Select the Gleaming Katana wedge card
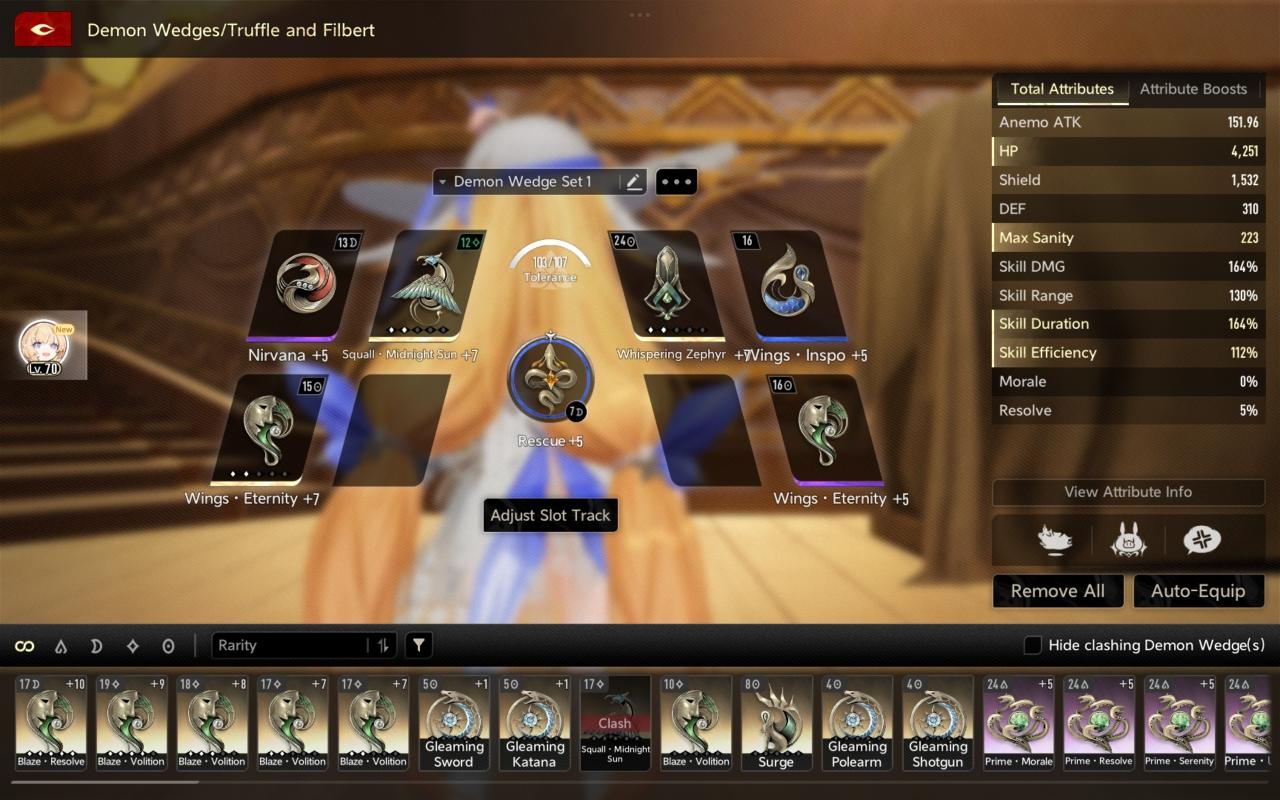The height and width of the screenshot is (800, 1280). 534,723
